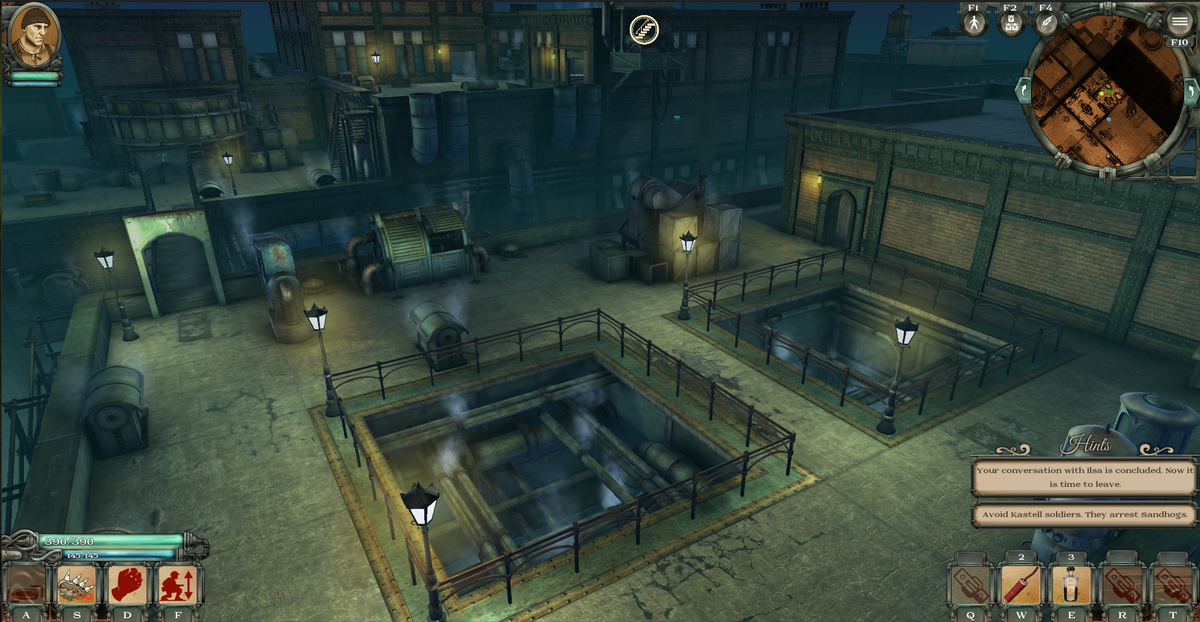Select the spiked knuckles weapon slot
This screenshot has height=622, width=1200.
76,585
